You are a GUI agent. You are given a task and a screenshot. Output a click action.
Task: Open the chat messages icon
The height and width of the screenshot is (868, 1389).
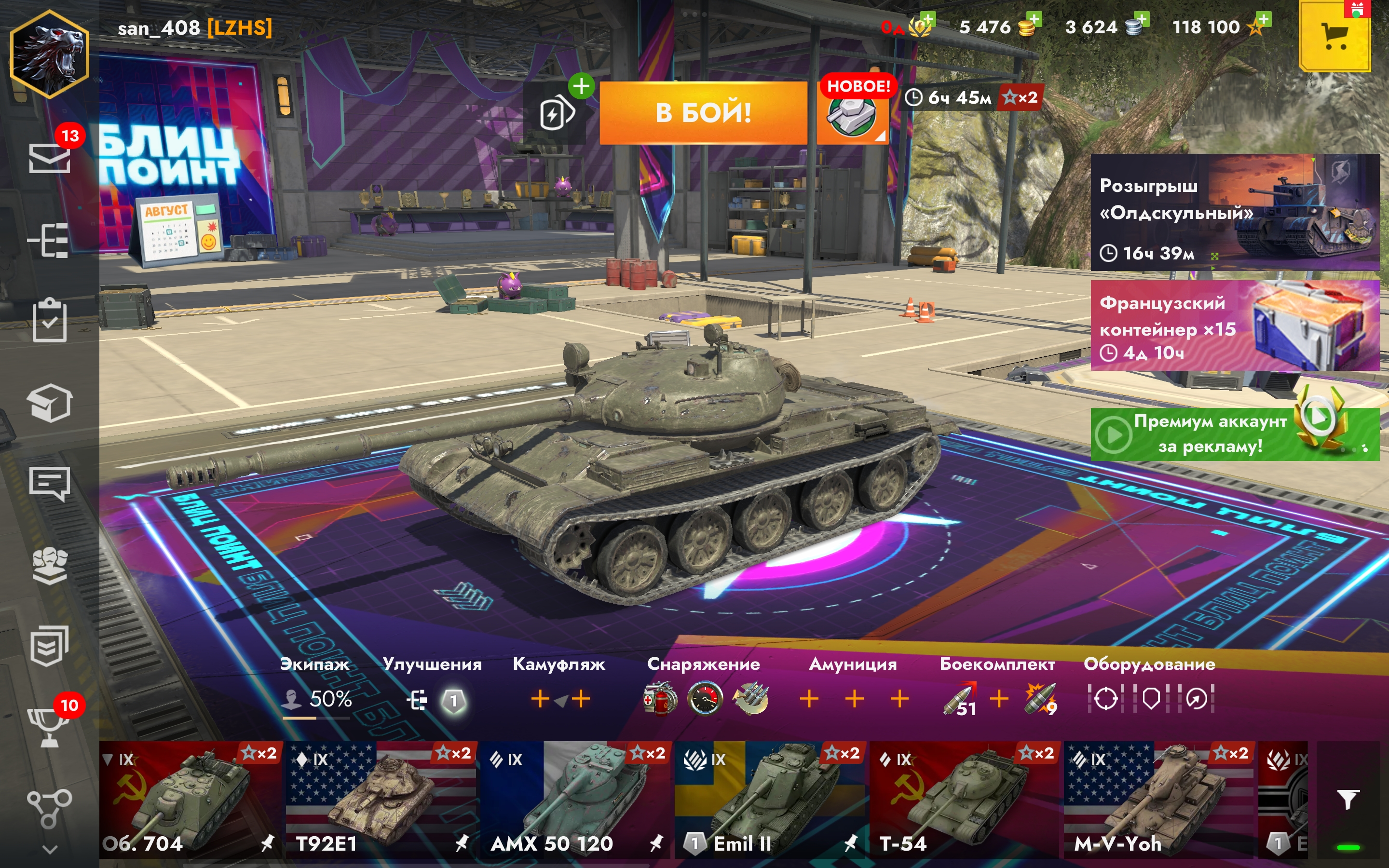coord(49,483)
